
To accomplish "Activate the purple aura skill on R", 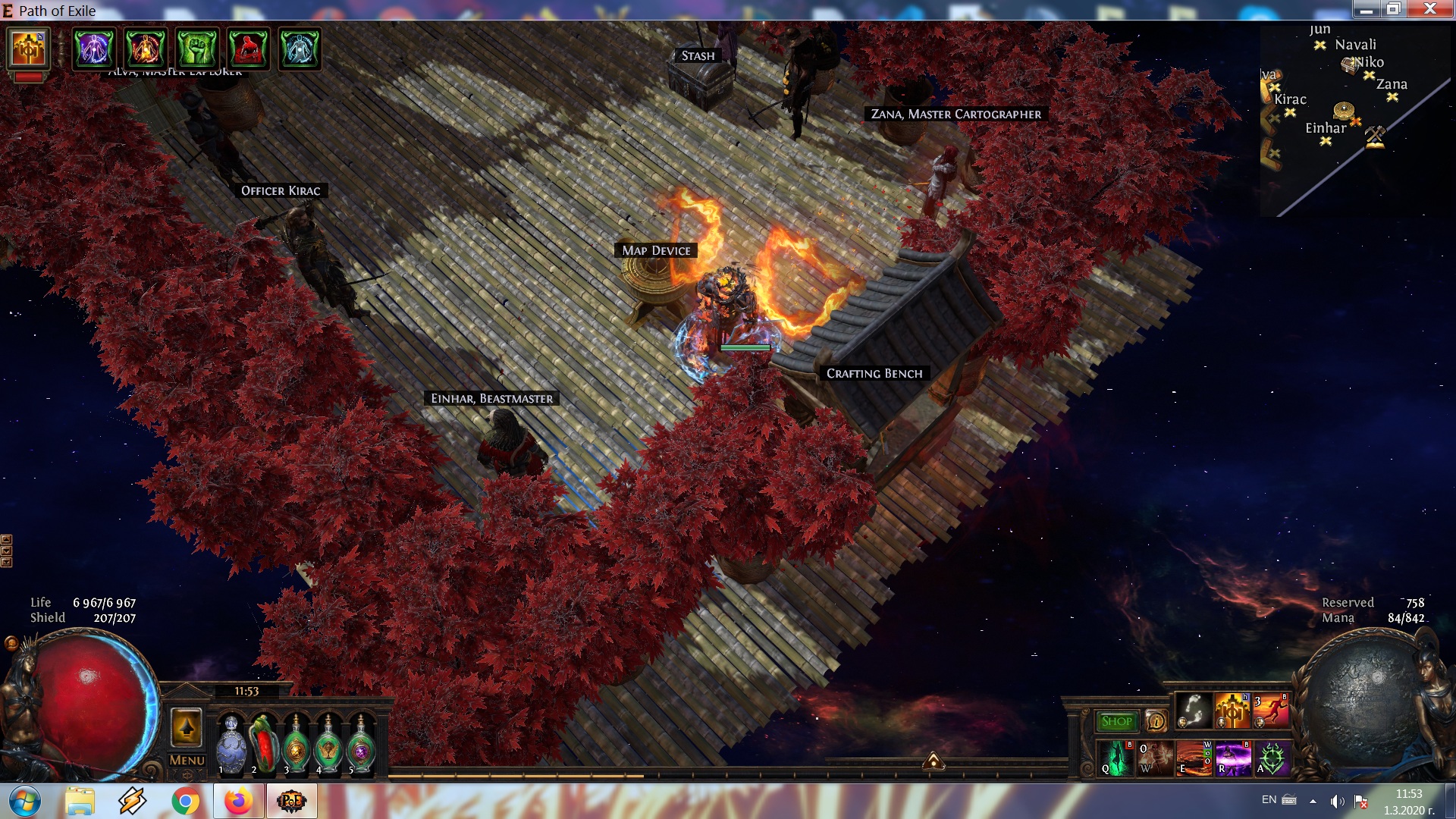I will click(x=1233, y=758).
